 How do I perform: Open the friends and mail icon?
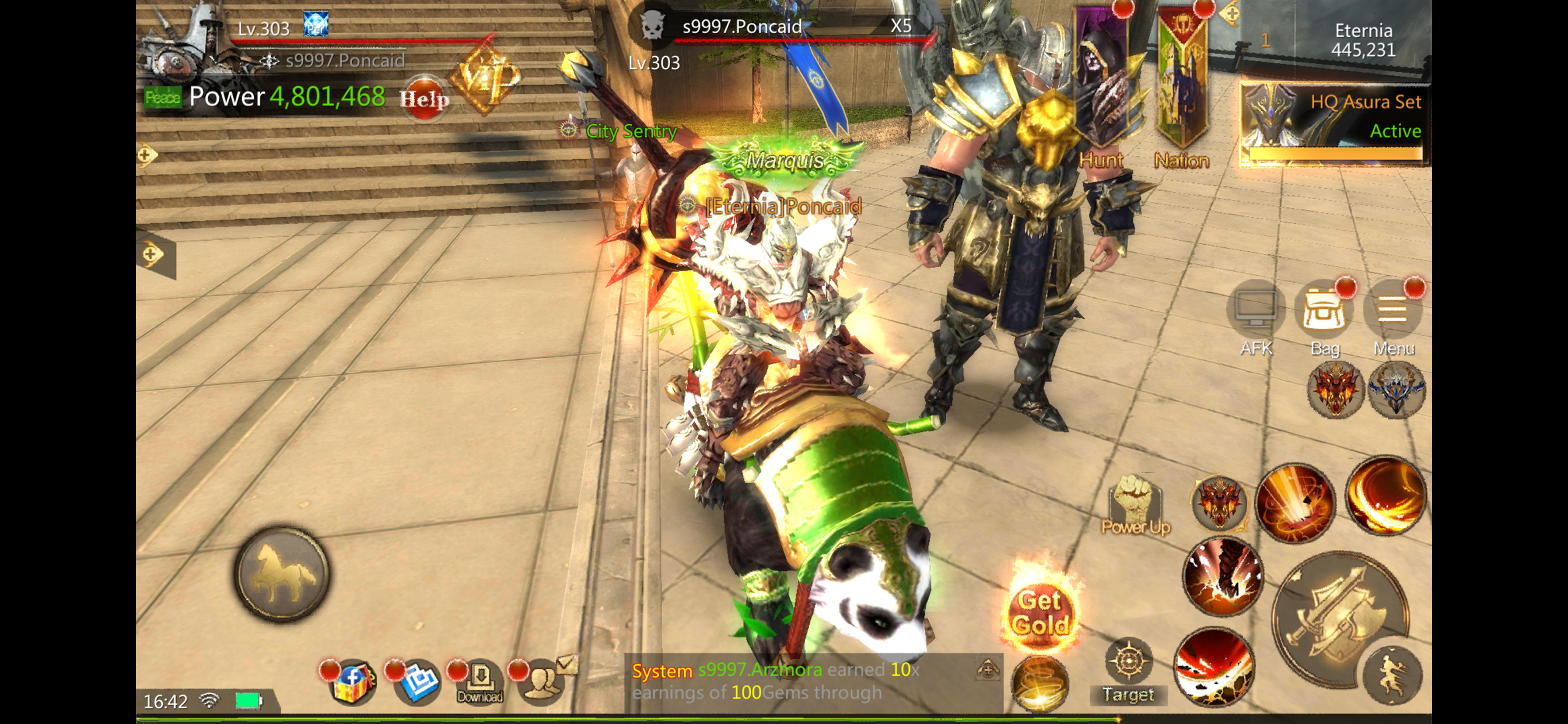[545, 679]
